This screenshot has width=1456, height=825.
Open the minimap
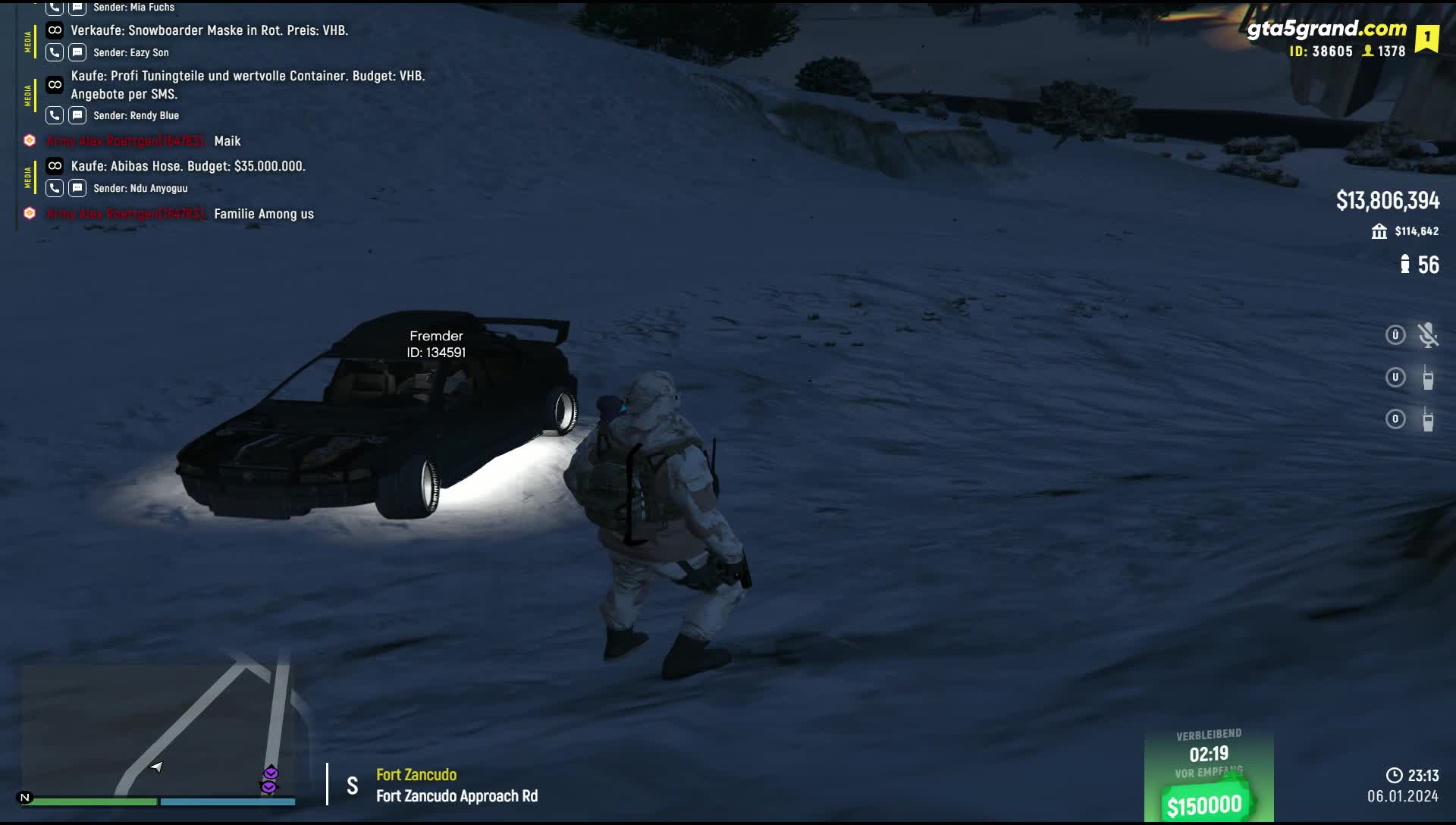point(158,732)
